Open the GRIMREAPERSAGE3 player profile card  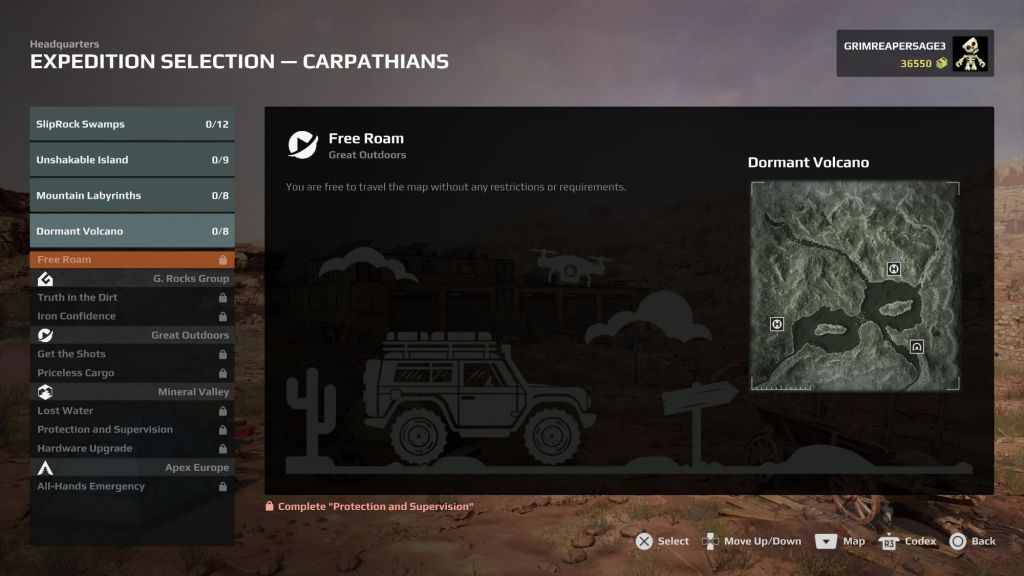click(x=914, y=54)
